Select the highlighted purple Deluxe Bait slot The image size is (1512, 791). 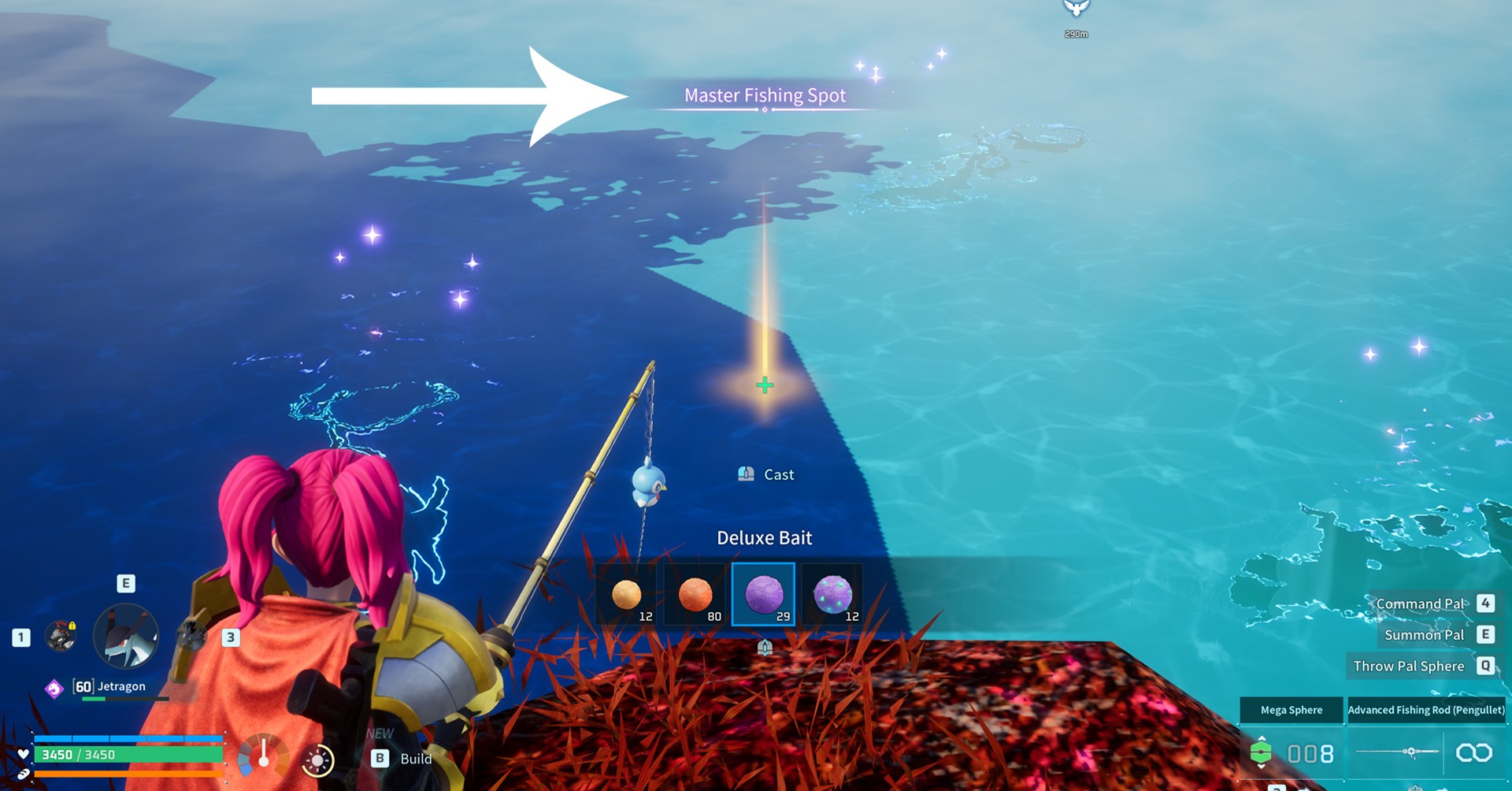763,594
